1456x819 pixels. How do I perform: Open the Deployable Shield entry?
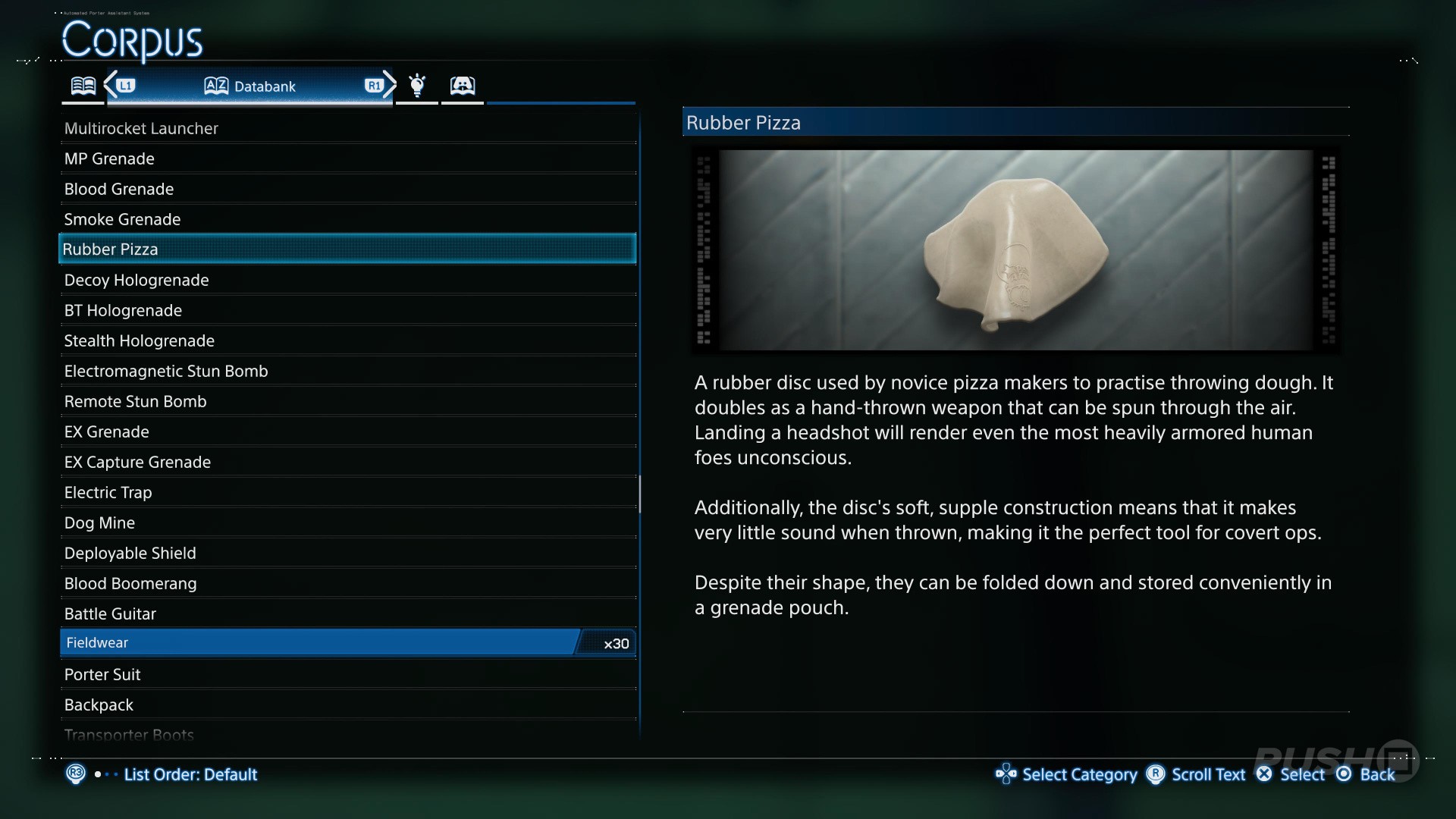pos(130,553)
